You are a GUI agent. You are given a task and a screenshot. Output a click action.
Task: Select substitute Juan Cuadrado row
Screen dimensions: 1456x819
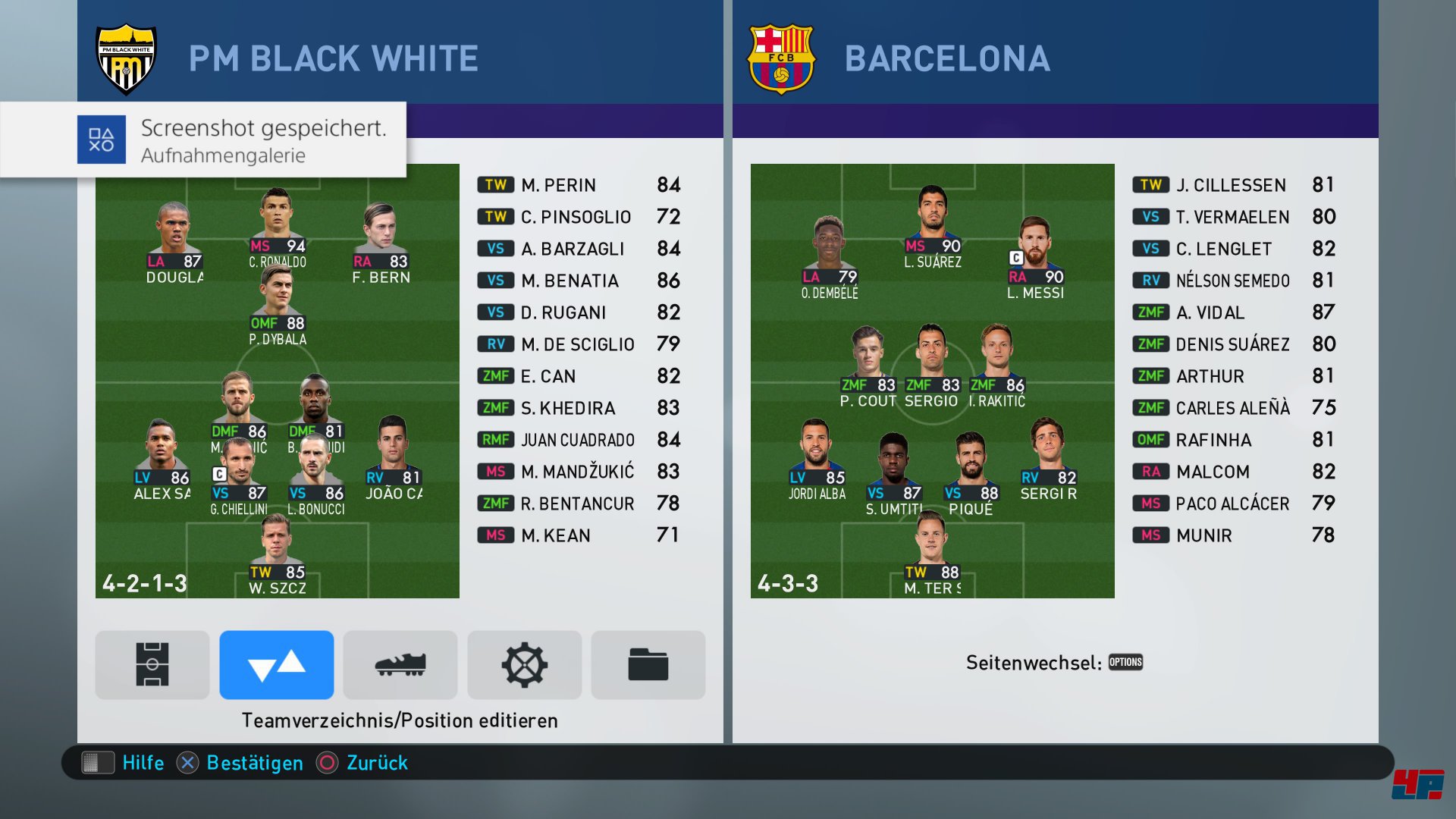[x=579, y=440]
